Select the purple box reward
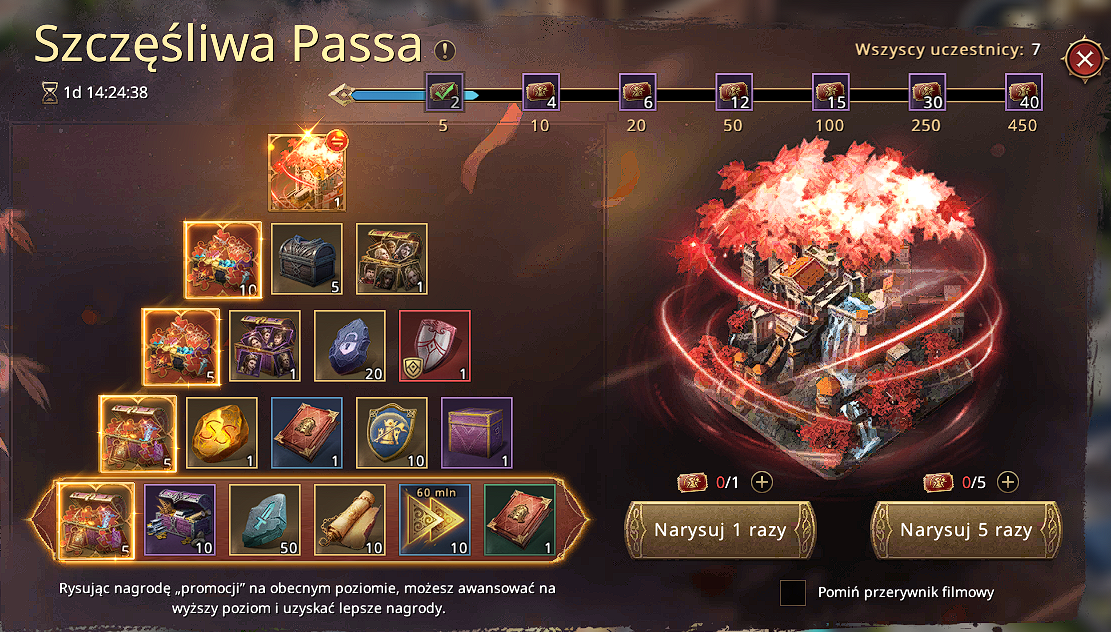The image size is (1111, 632). click(x=477, y=433)
